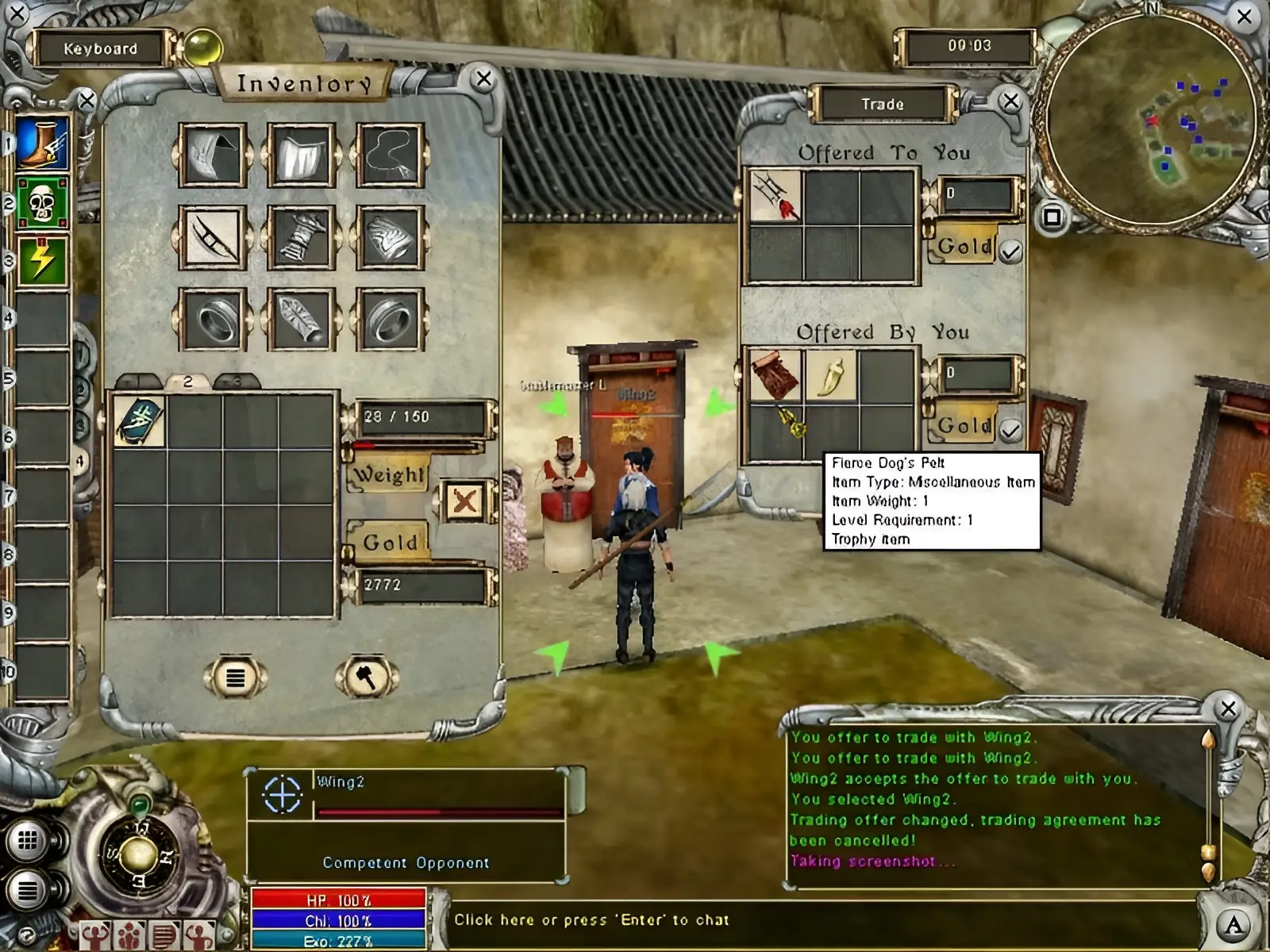Close the chat log window

1228,708
